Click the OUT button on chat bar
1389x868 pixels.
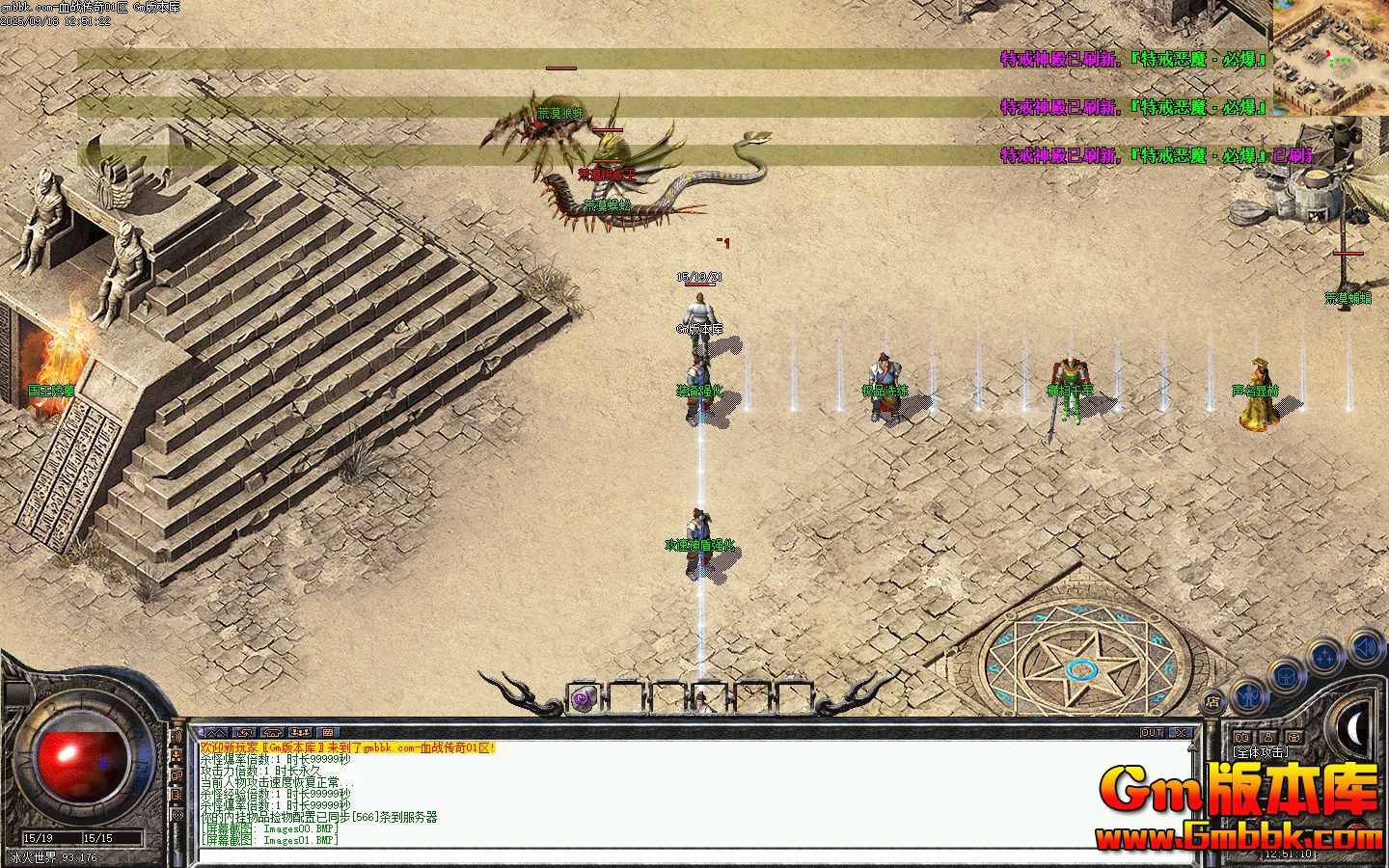1152,733
